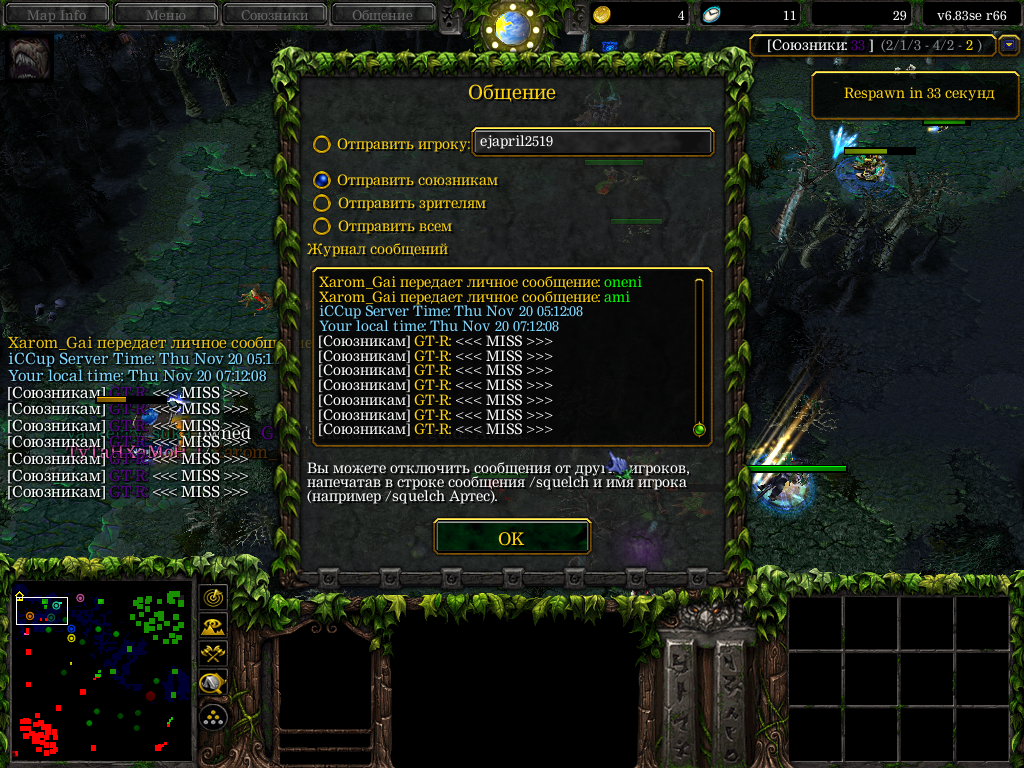Viewport: 1024px width, 768px height.
Task: Click the day-night clock indicator
Action: (x=512, y=27)
